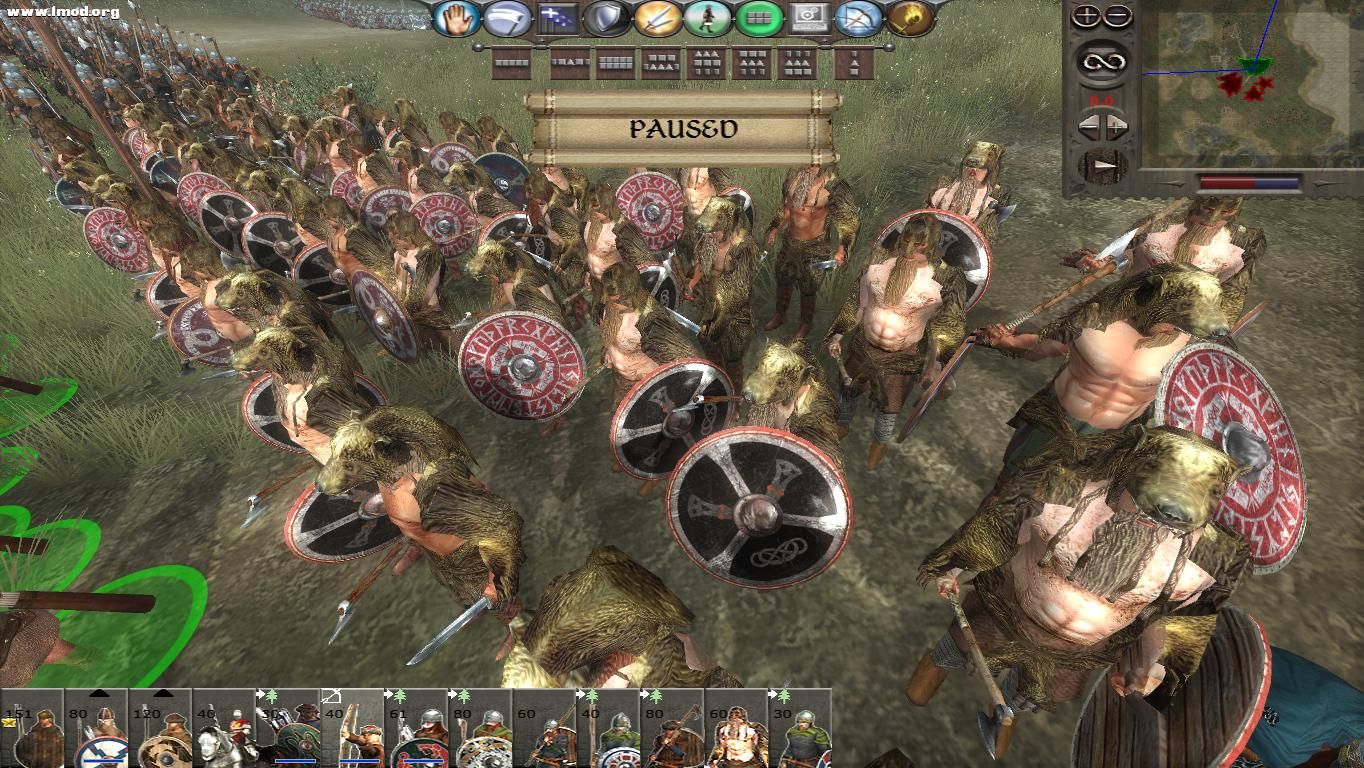Toggle guard mode shield button
Image resolution: width=1364 pixels, height=768 pixels.
coord(607,18)
